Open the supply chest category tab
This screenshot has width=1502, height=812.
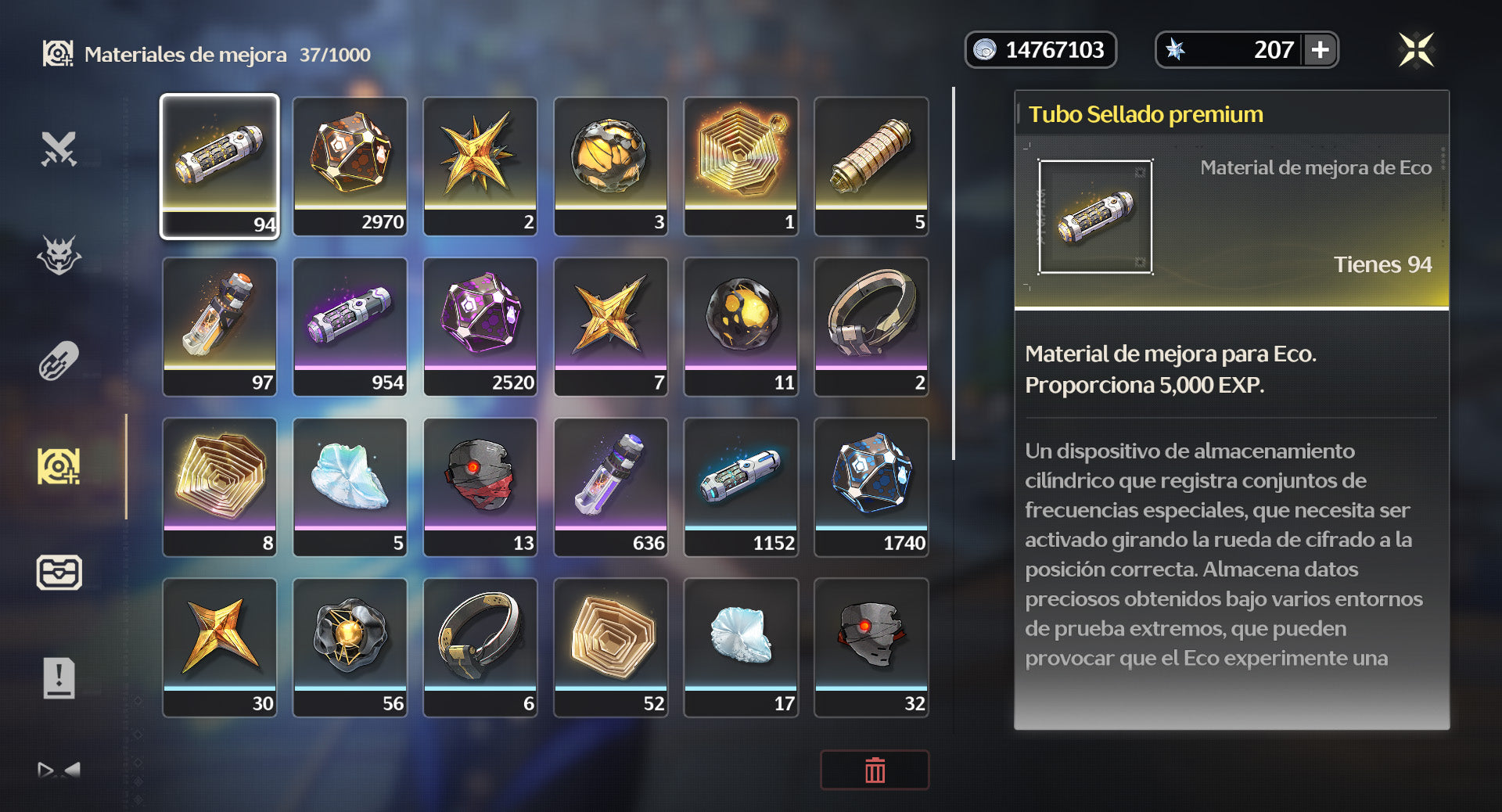pos(59,572)
